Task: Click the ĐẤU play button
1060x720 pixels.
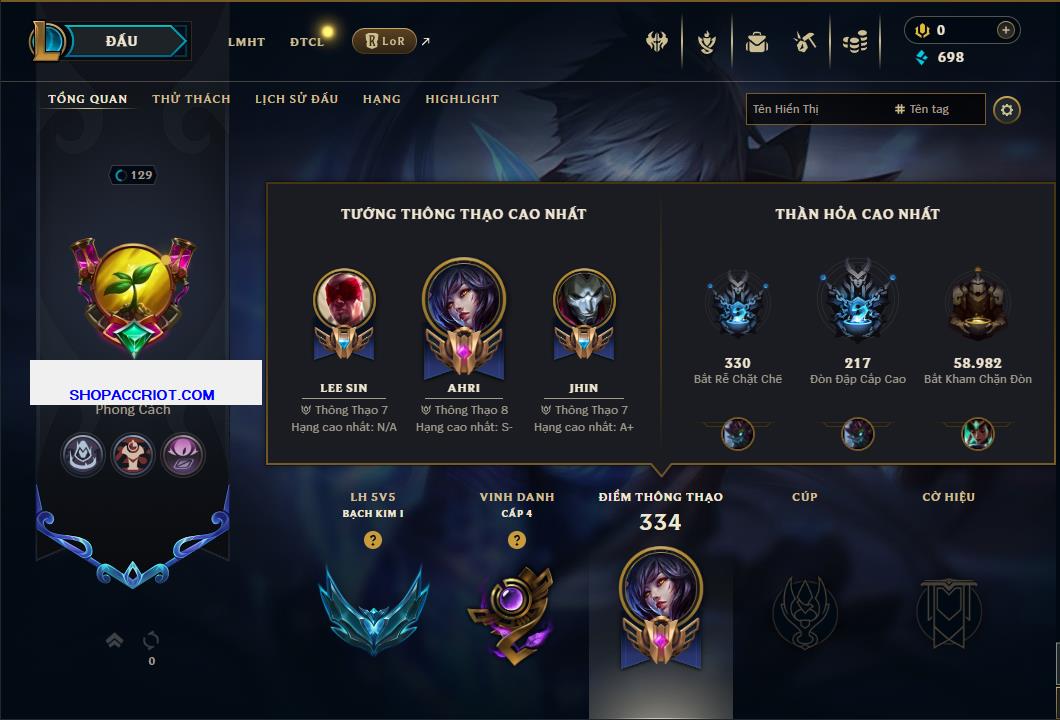Action: click(x=121, y=41)
